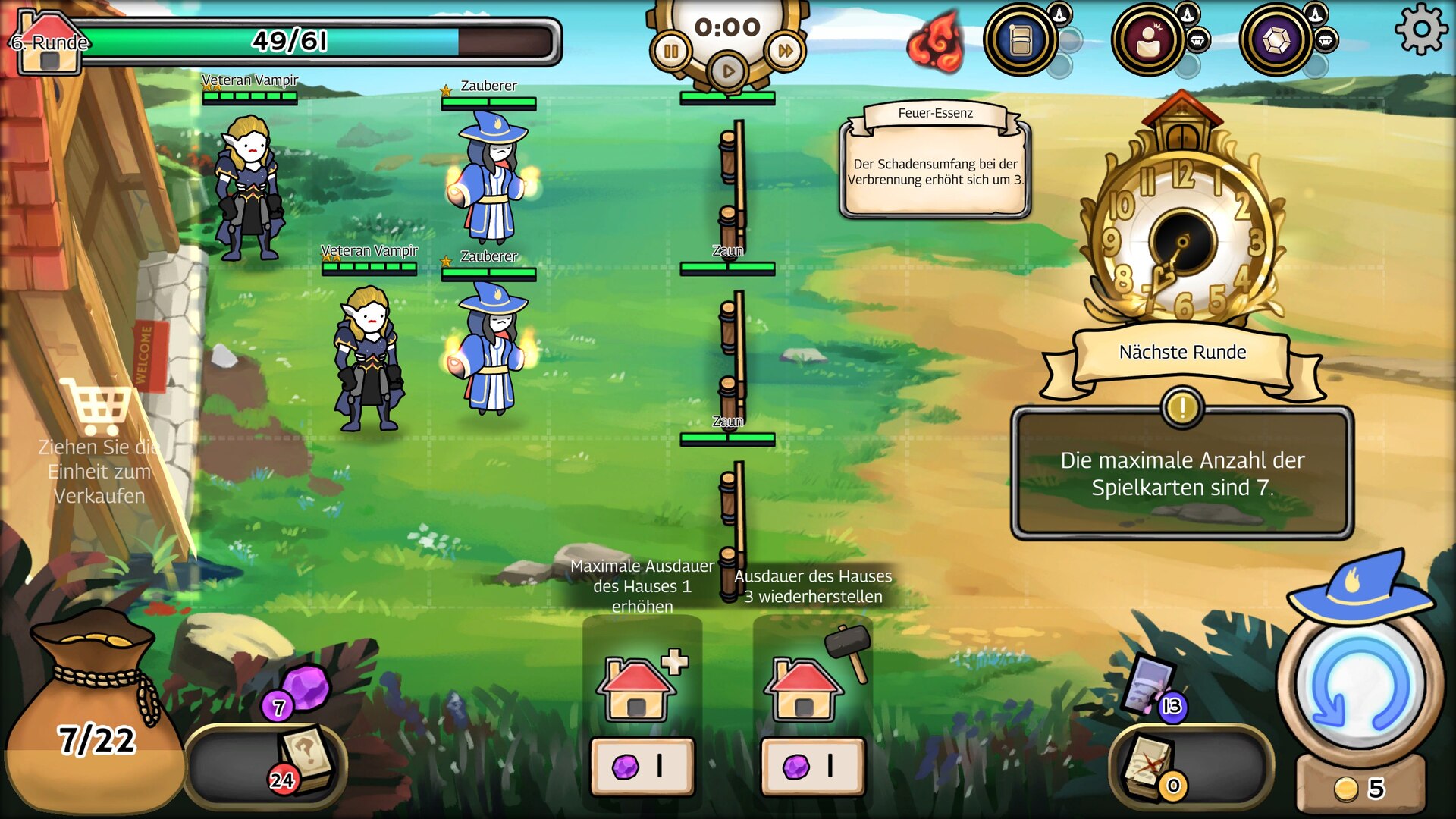The width and height of the screenshot is (1456, 819).
Task: Open the settings gear menu
Action: pyautogui.click(x=1420, y=29)
